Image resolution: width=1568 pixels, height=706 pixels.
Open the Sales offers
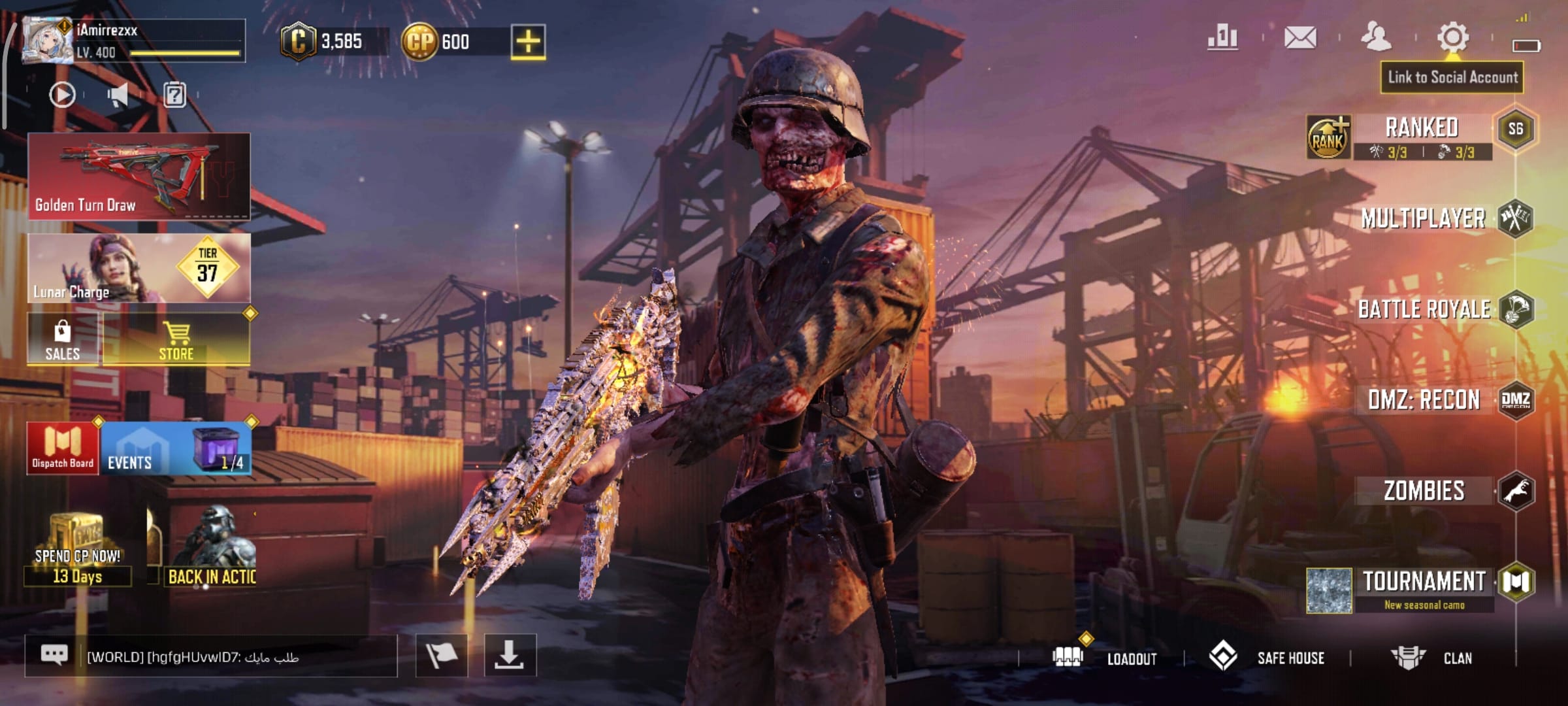pyautogui.click(x=63, y=339)
